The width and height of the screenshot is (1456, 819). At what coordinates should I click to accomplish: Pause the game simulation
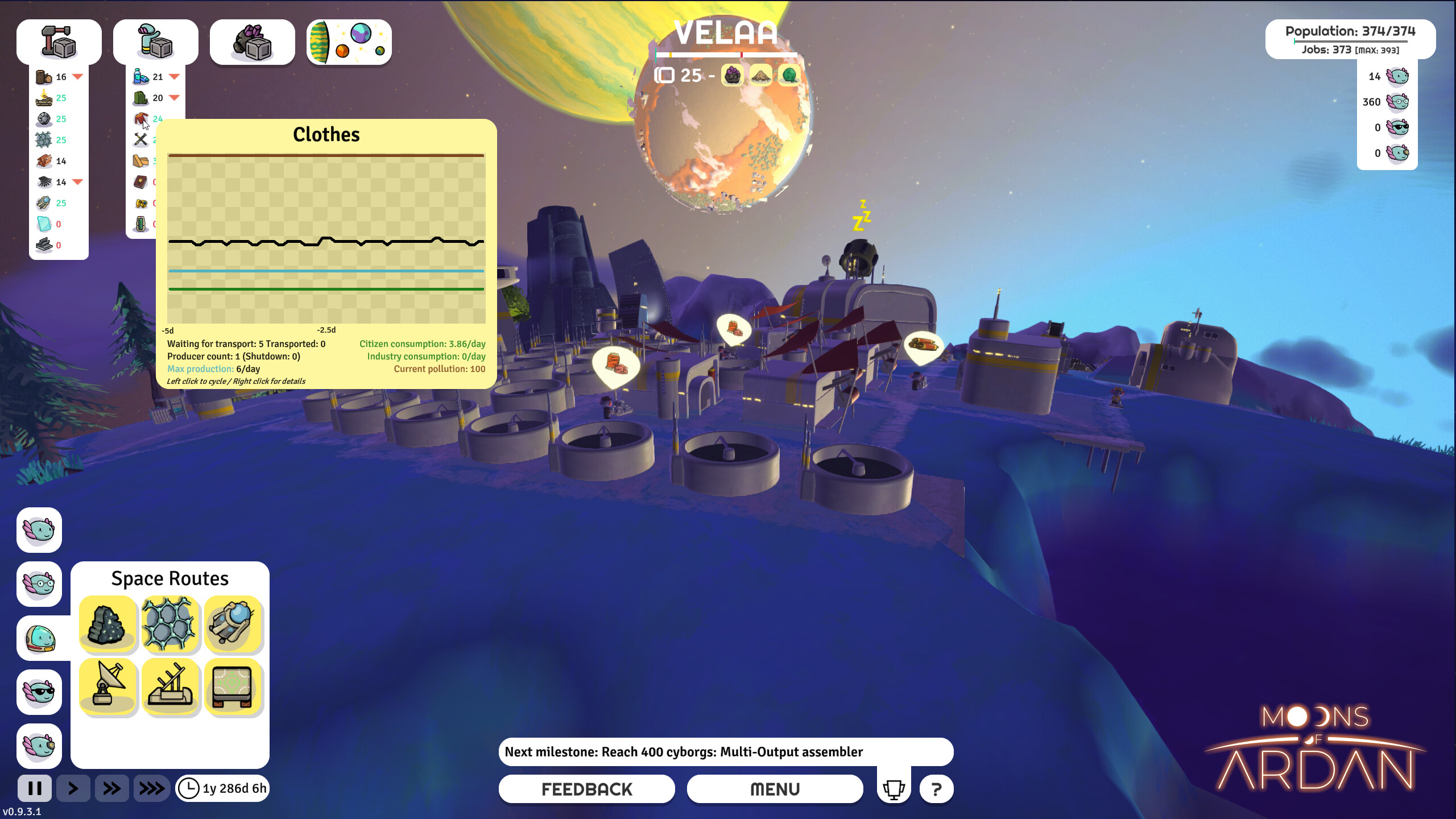tap(35, 789)
